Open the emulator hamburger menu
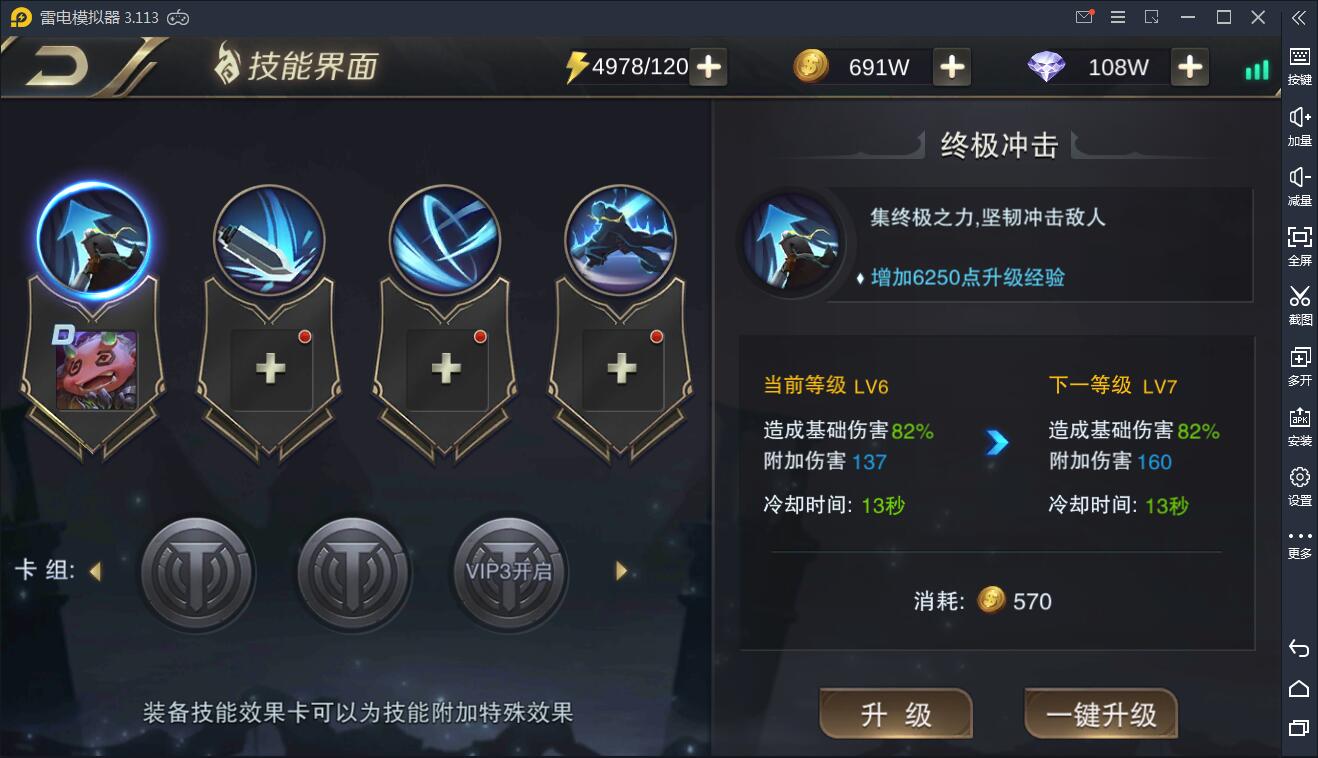 tap(1117, 16)
